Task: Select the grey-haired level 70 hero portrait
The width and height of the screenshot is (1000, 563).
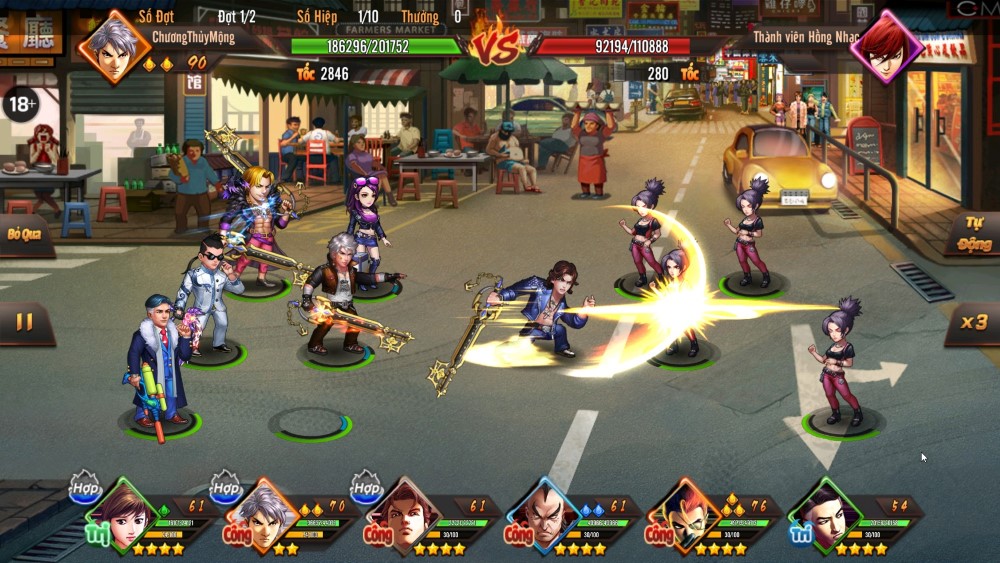Action: [263, 515]
